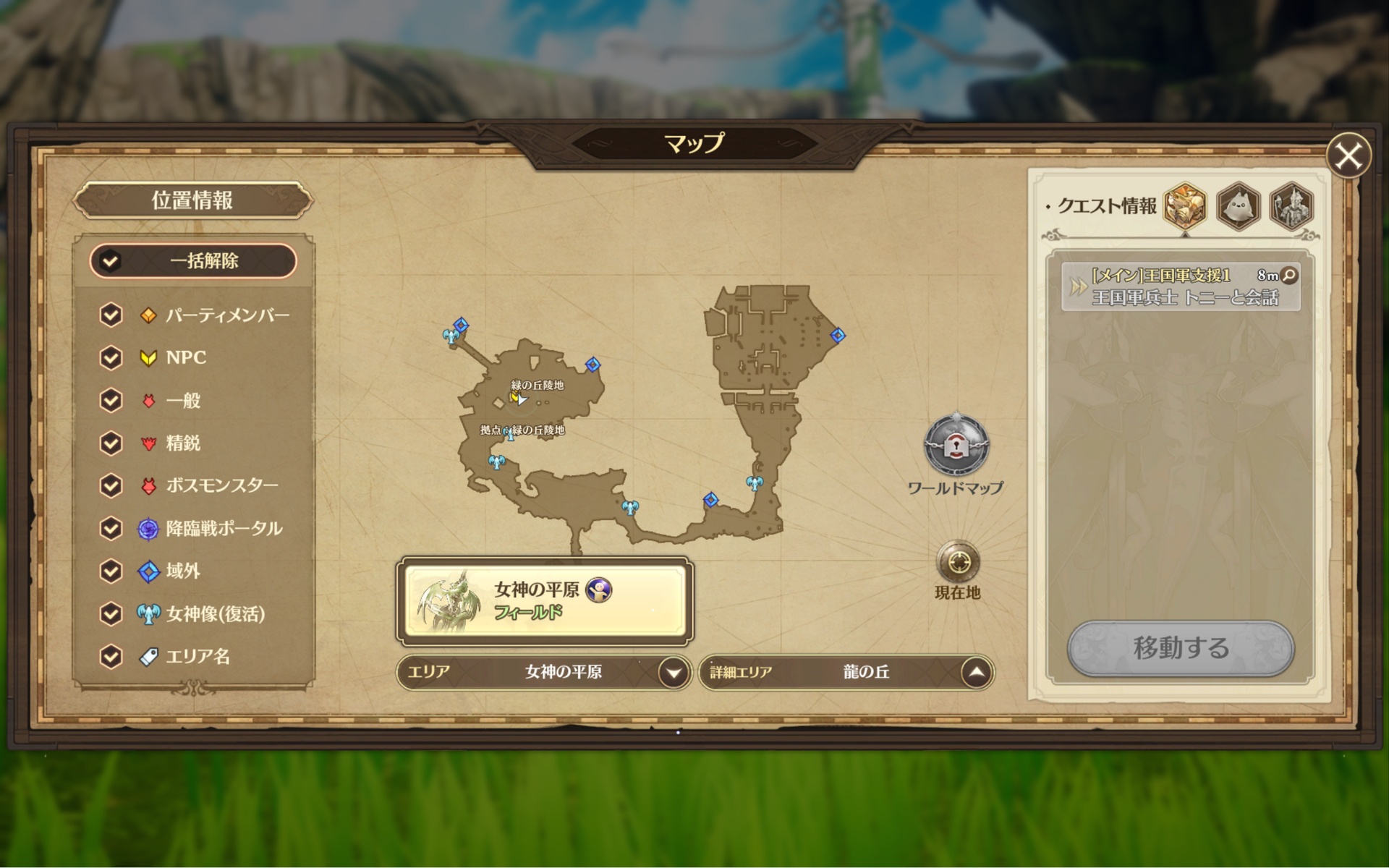Image resolution: width=1389 pixels, height=868 pixels.
Task: Select the 王国軍支援1 main quest entry
Action: pos(1180,286)
